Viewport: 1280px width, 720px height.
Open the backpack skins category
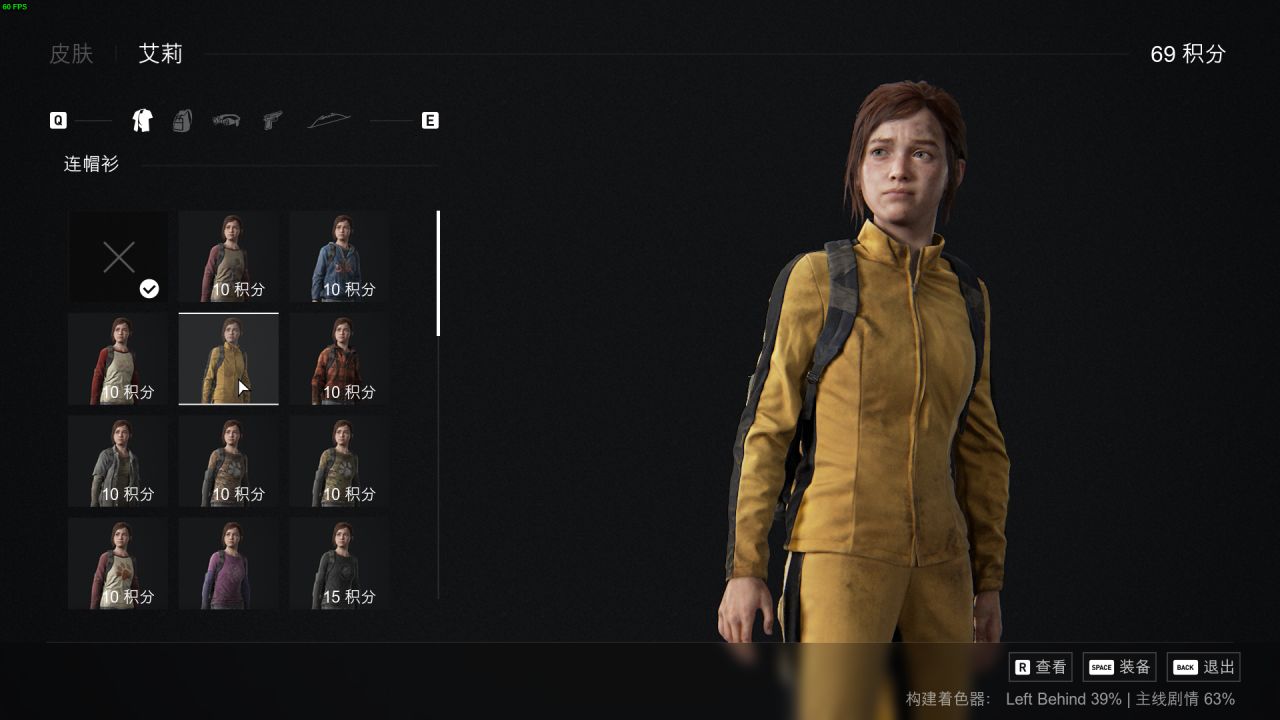[182, 121]
